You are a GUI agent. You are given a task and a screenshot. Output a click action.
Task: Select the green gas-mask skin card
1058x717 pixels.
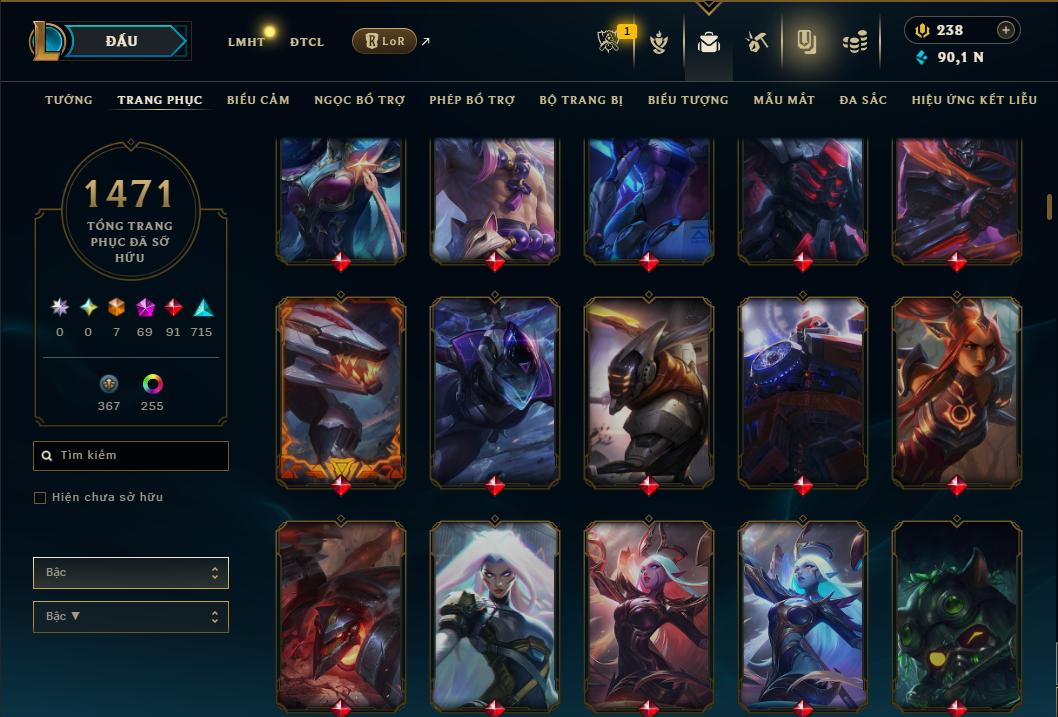pos(957,612)
